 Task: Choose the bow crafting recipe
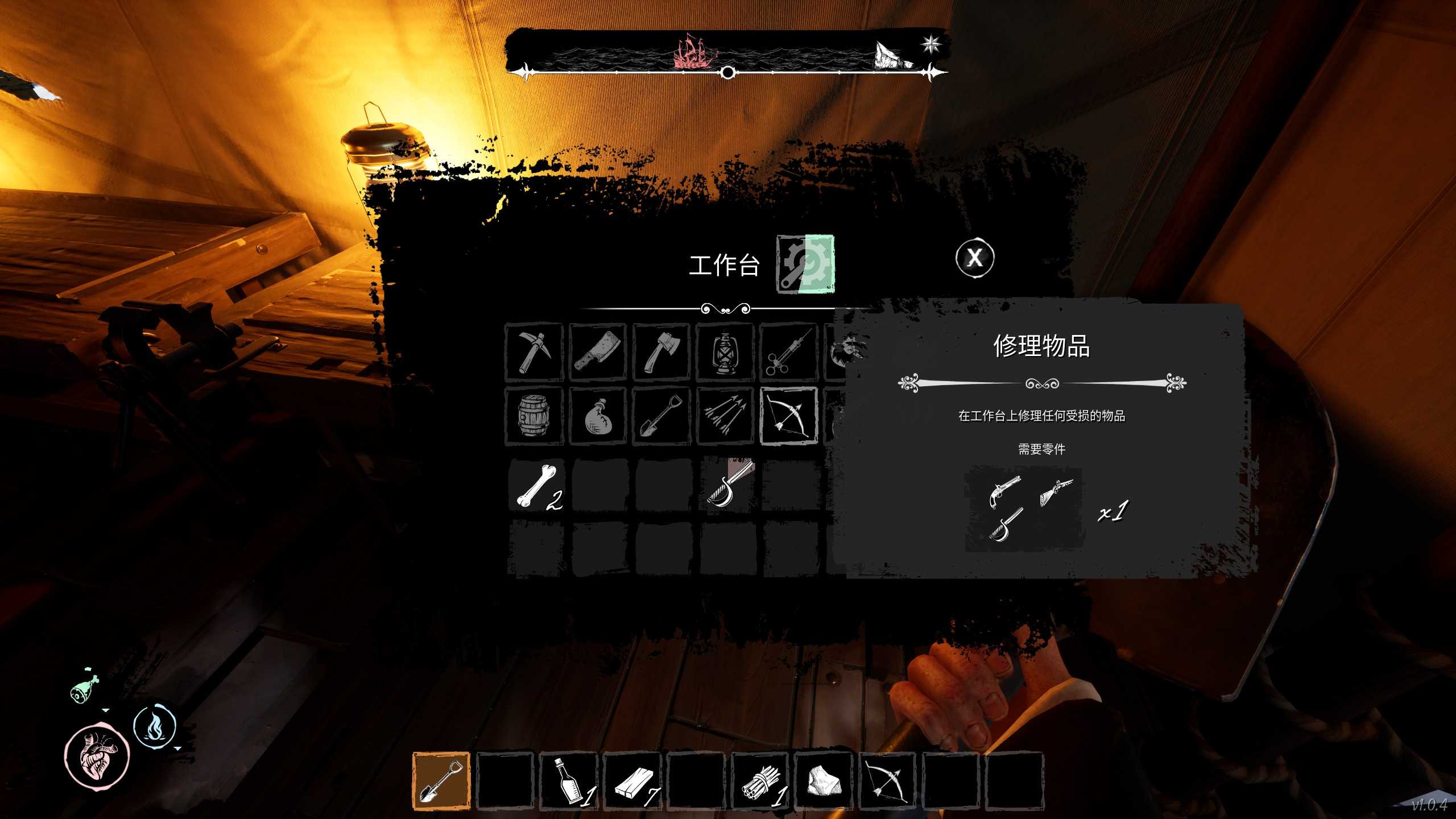click(788, 416)
